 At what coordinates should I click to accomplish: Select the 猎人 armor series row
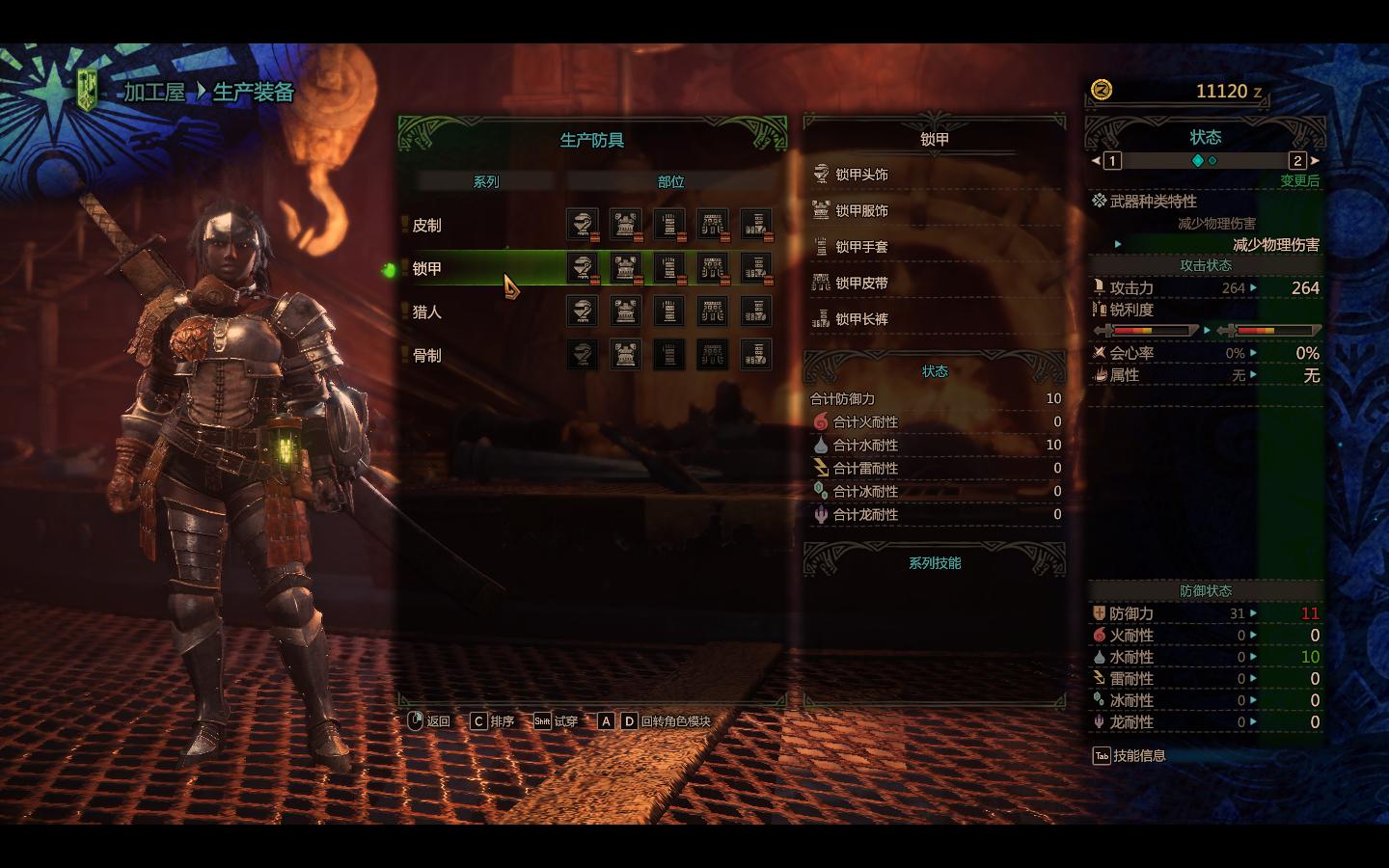[427, 312]
